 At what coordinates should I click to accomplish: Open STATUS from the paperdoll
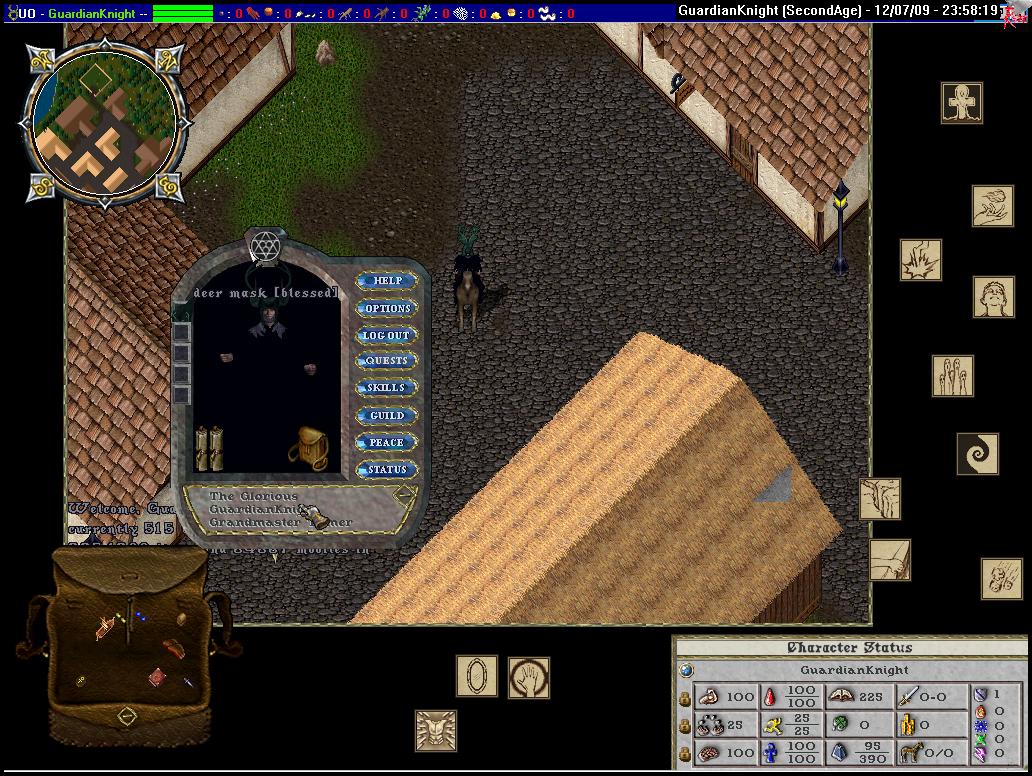(x=387, y=469)
